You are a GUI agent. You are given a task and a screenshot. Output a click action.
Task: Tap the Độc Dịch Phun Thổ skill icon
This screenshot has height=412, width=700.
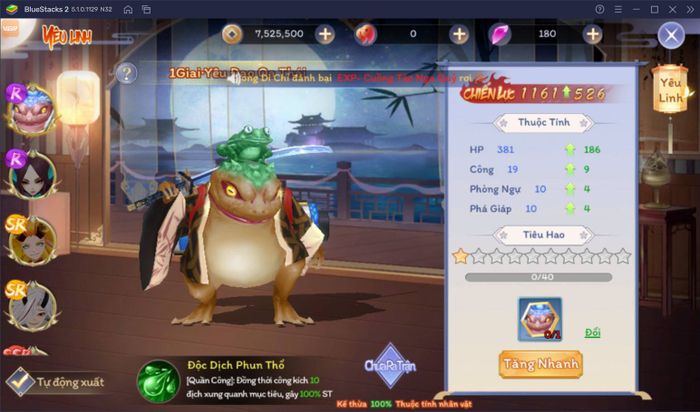pyautogui.click(x=157, y=379)
